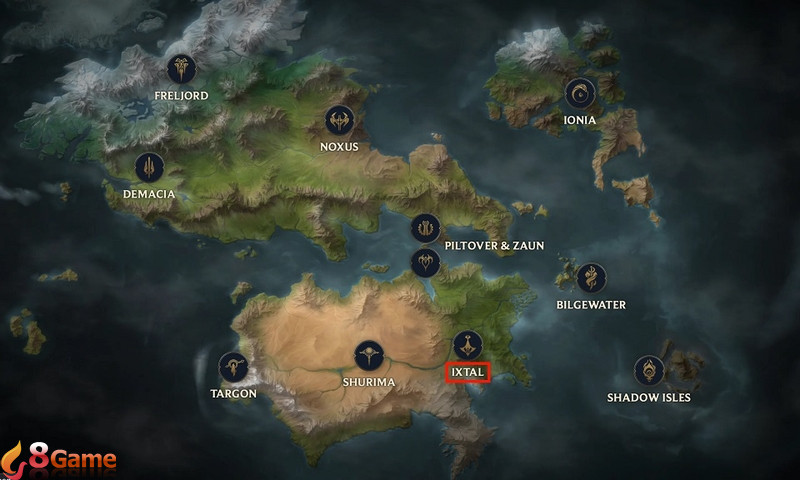Open the Noxus region marker icon

[x=339, y=121]
